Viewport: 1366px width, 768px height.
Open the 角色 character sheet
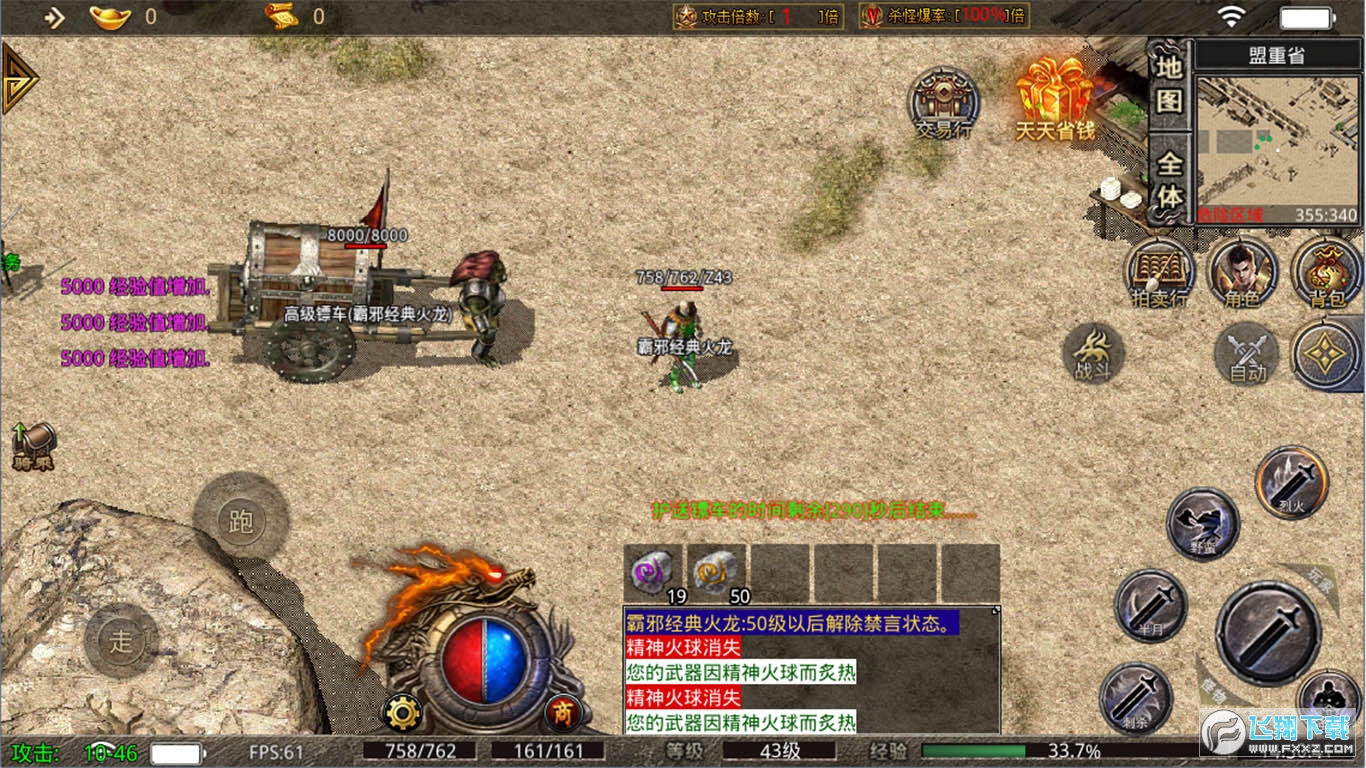1242,272
